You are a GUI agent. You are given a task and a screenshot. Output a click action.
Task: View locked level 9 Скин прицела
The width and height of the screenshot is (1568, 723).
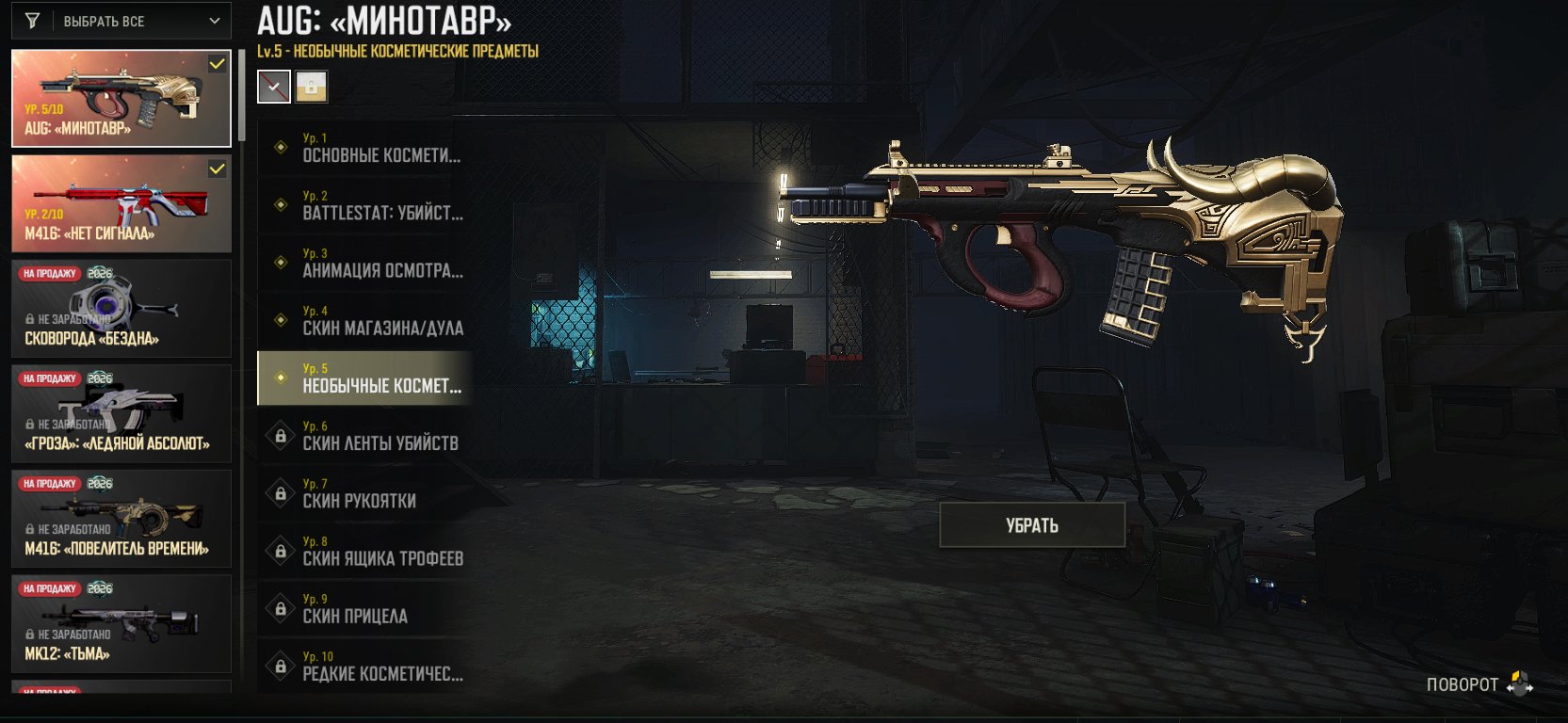point(365,608)
